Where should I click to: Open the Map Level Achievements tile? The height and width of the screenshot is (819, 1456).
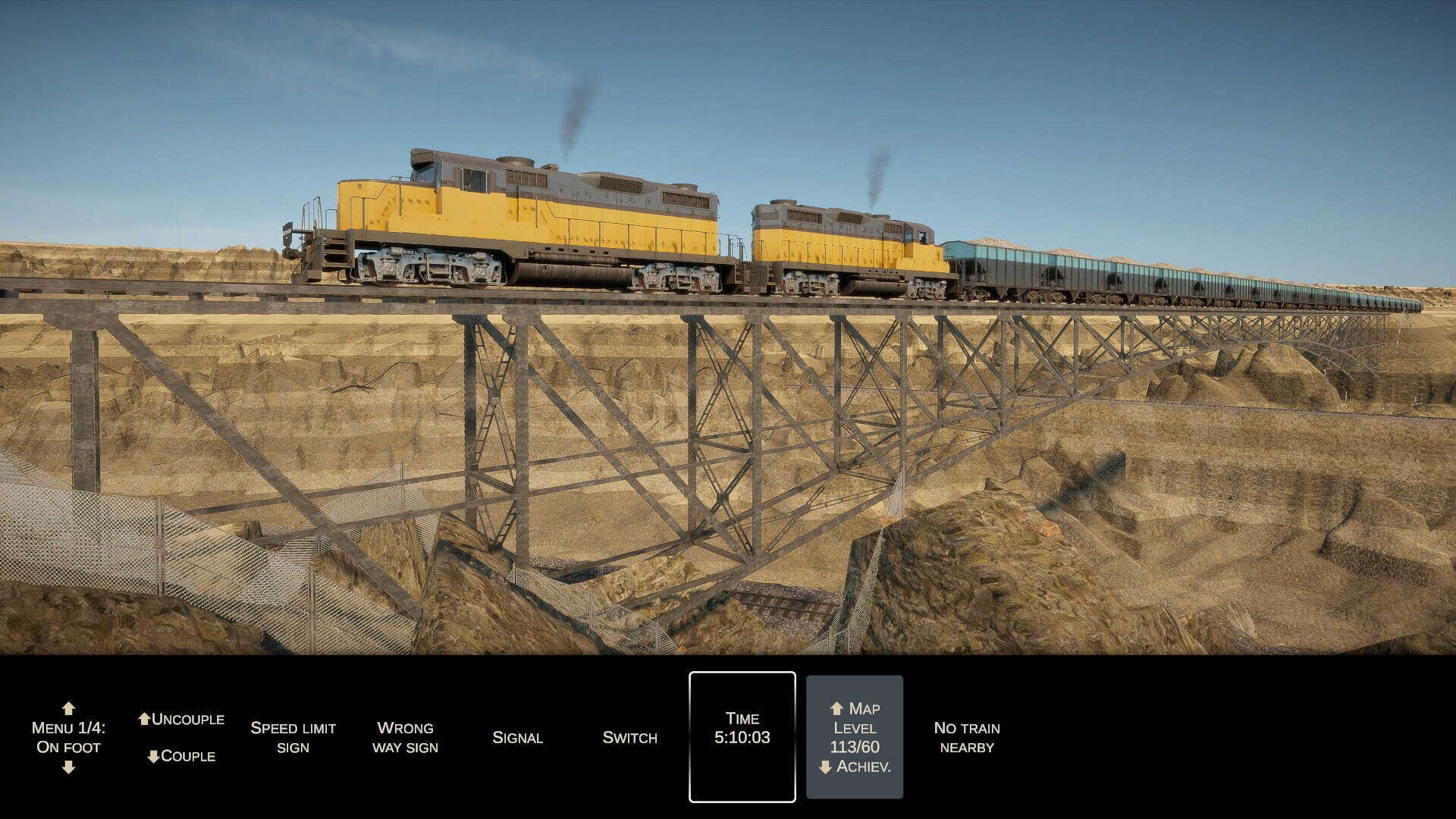[855, 737]
